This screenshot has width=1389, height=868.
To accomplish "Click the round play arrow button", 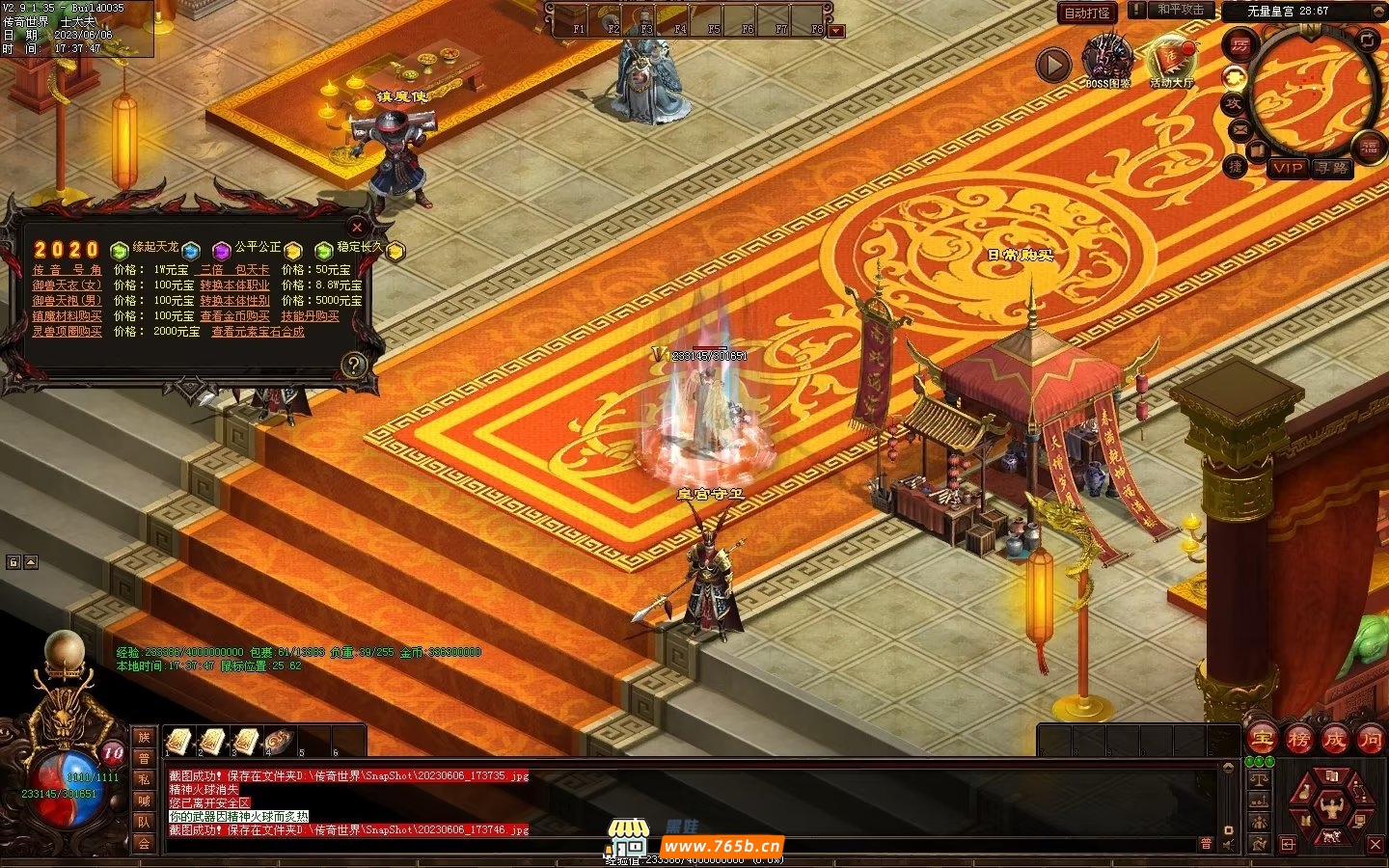I will pos(1053,66).
